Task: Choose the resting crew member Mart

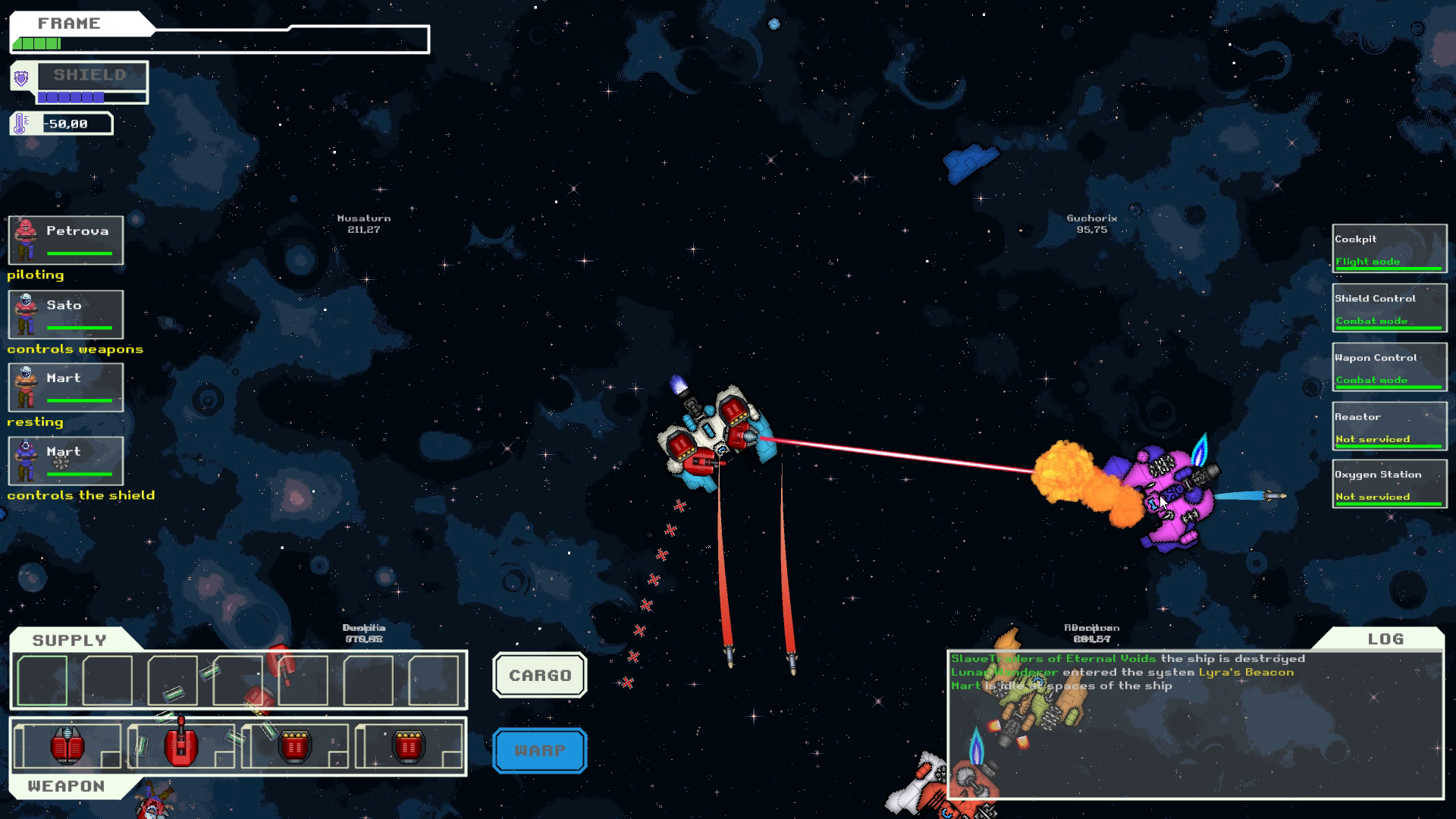Action: [66, 387]
